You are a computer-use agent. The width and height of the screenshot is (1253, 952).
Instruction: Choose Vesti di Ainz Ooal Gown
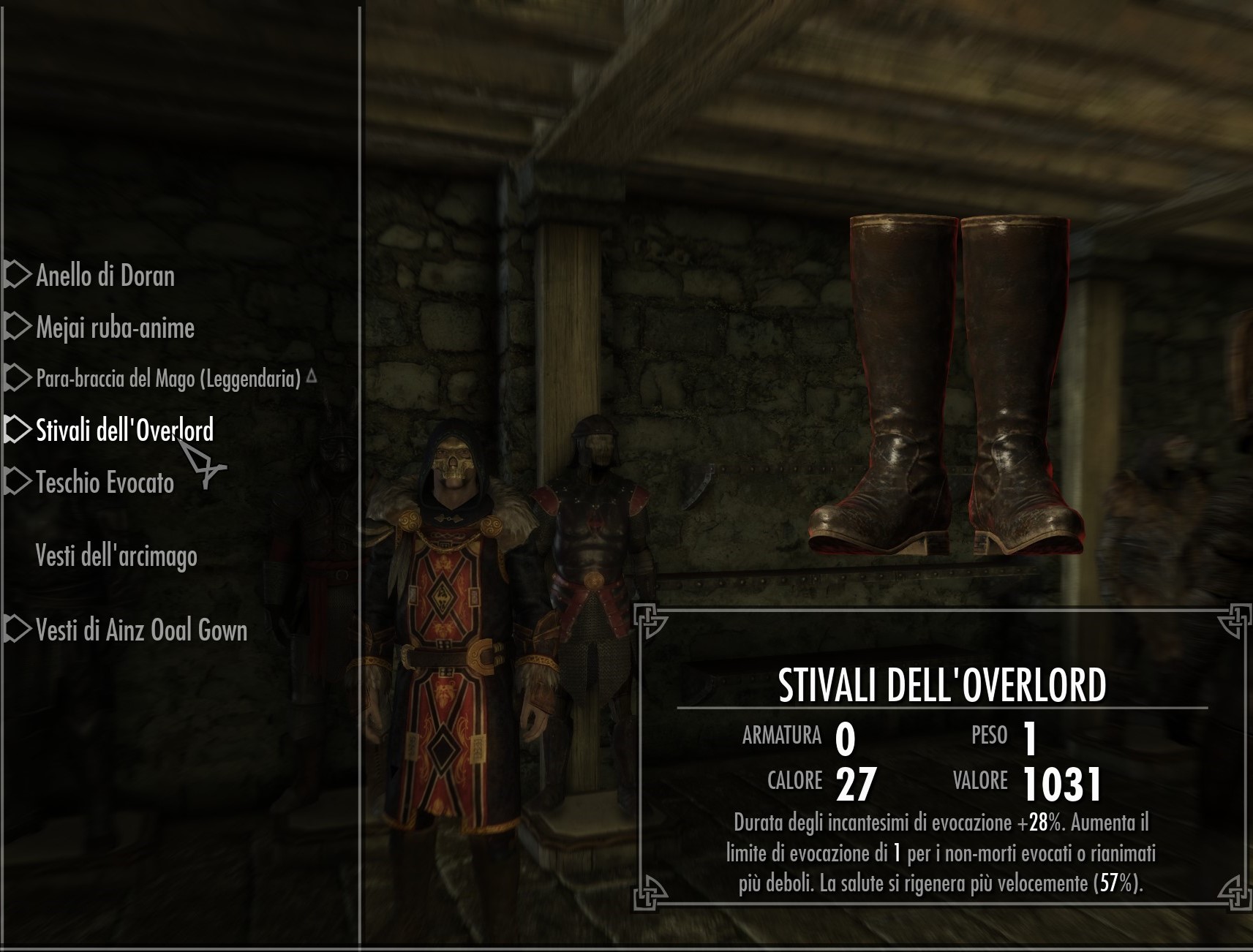141,630
